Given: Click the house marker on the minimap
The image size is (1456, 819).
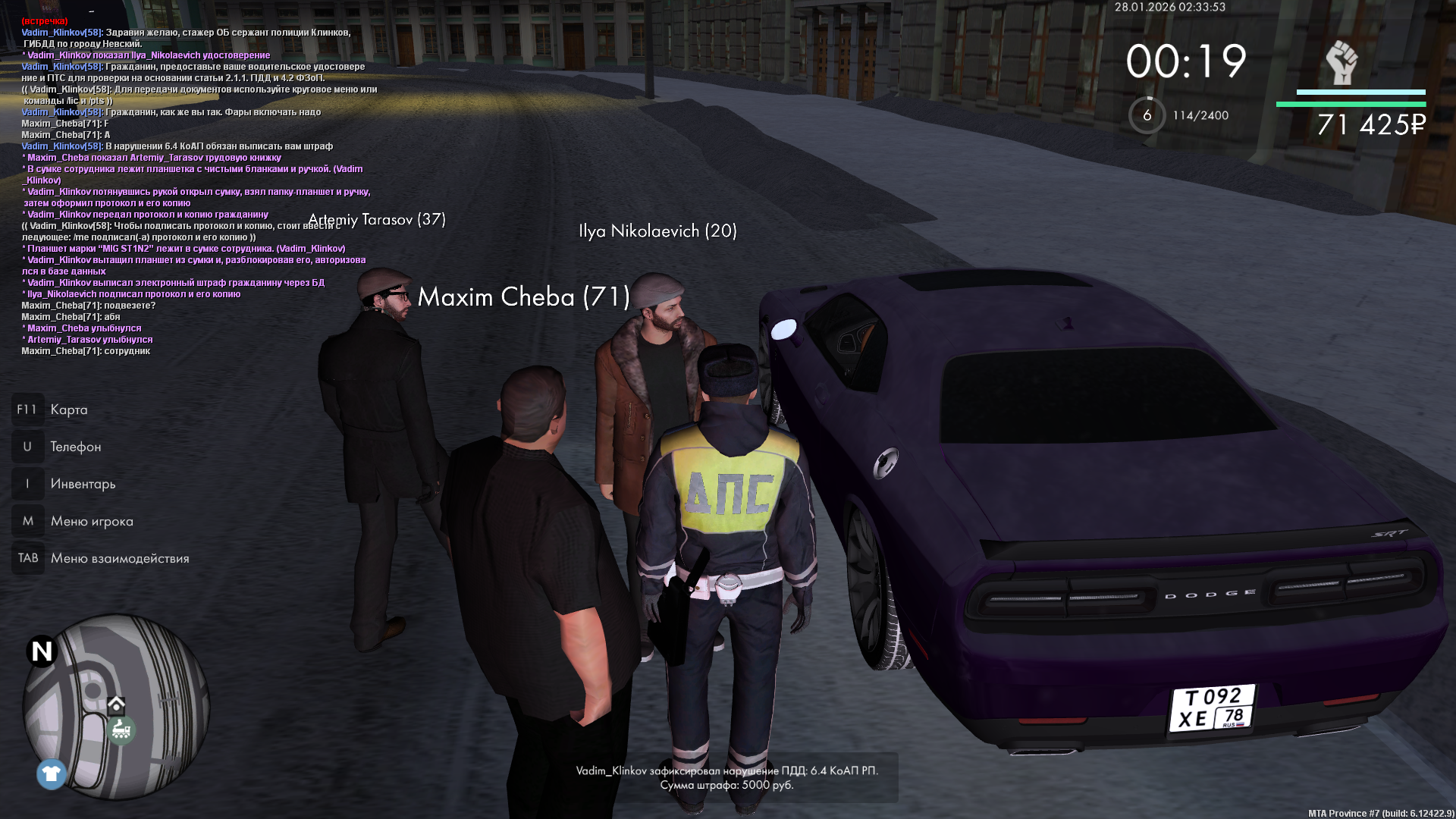Looking at the screenshot, I should 116,705.
